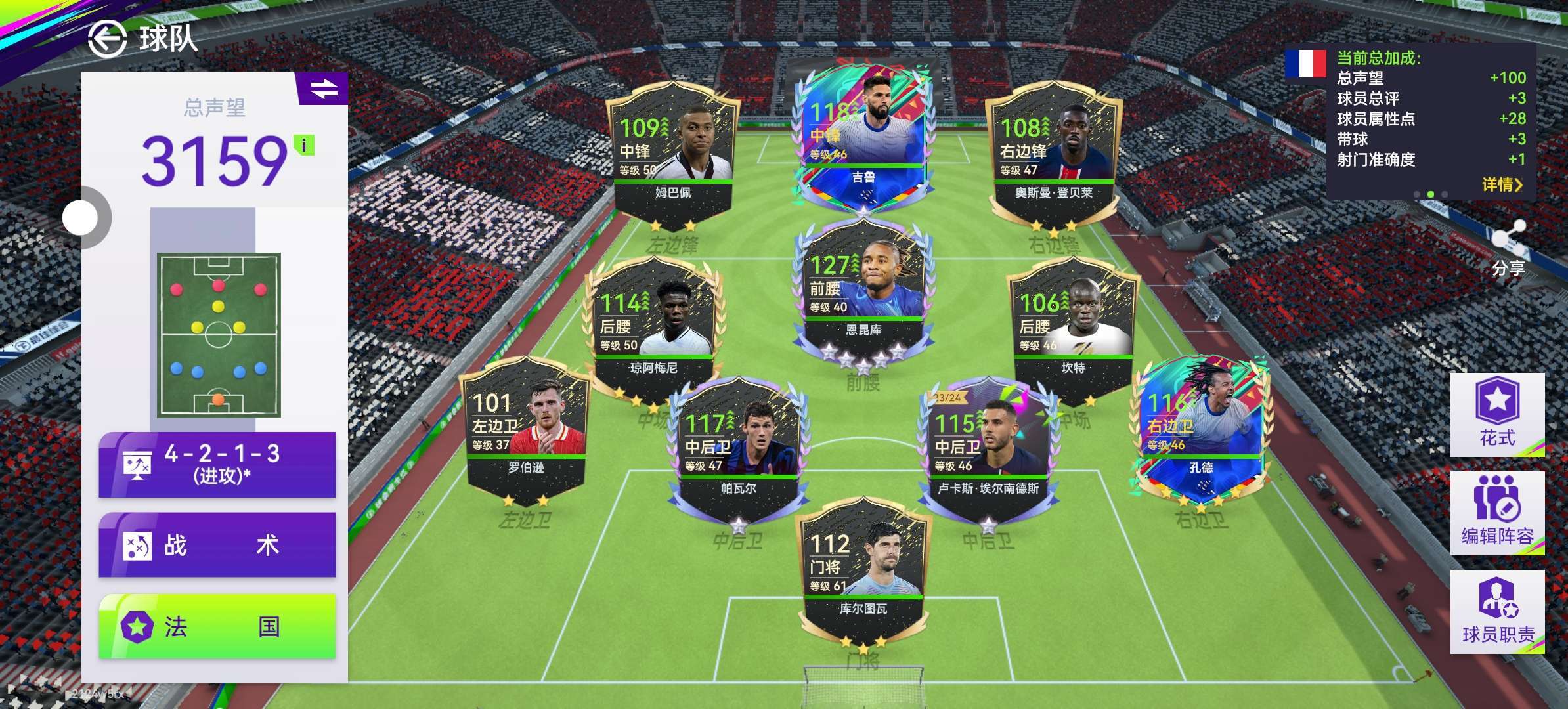The height and width of the screenshot is (709, 1568).
Task: Open 球员职责 player roles
Action: click(x=1497, y=611)
